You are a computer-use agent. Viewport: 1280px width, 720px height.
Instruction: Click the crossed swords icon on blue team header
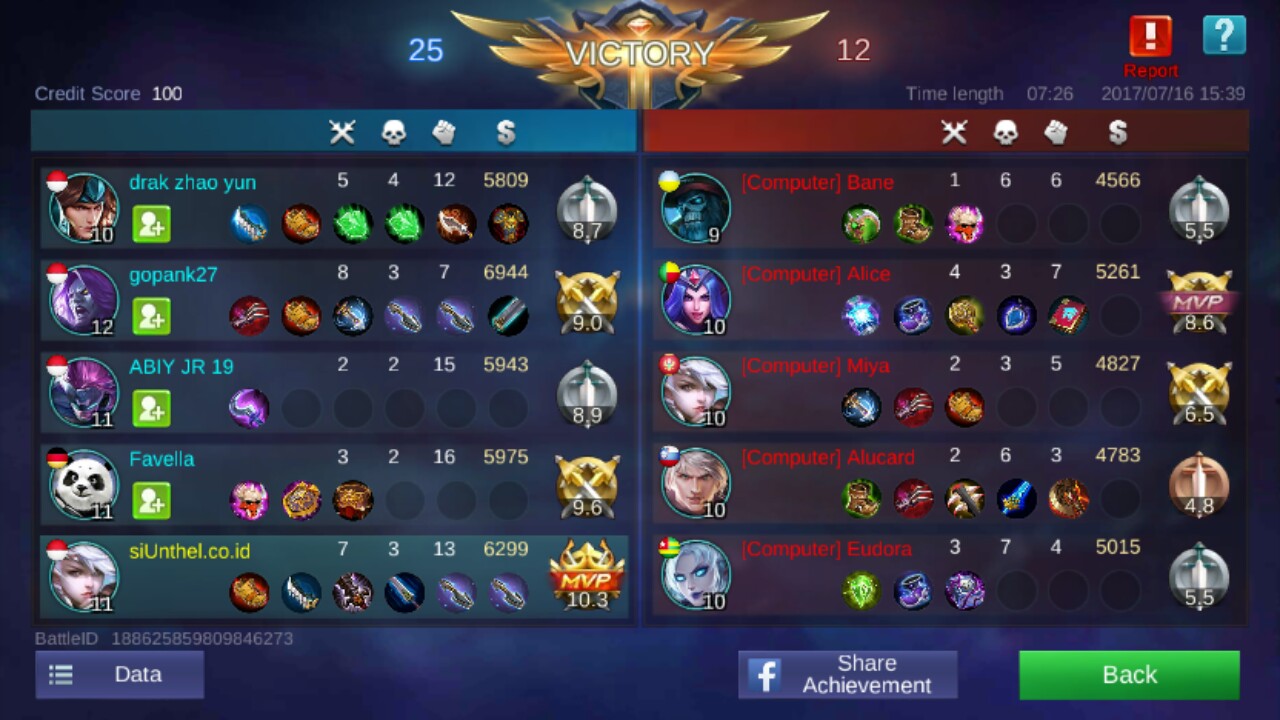coord(342,132)
